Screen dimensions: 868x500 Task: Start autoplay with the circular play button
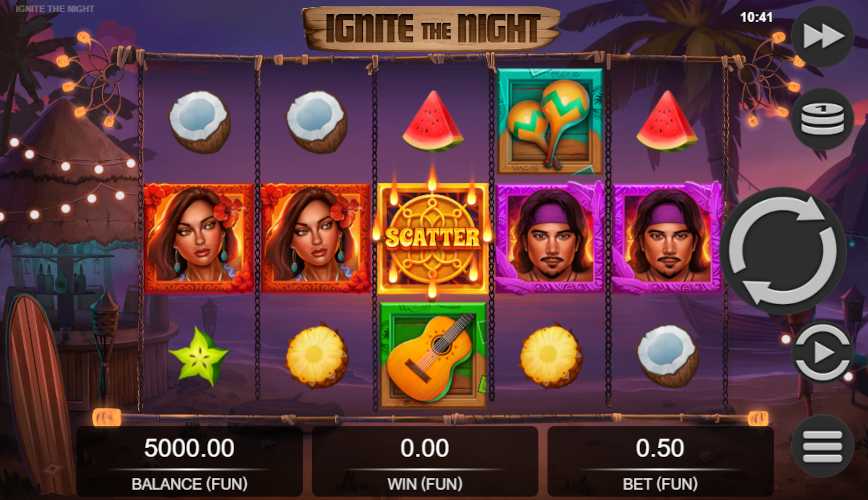coord(821,353)
